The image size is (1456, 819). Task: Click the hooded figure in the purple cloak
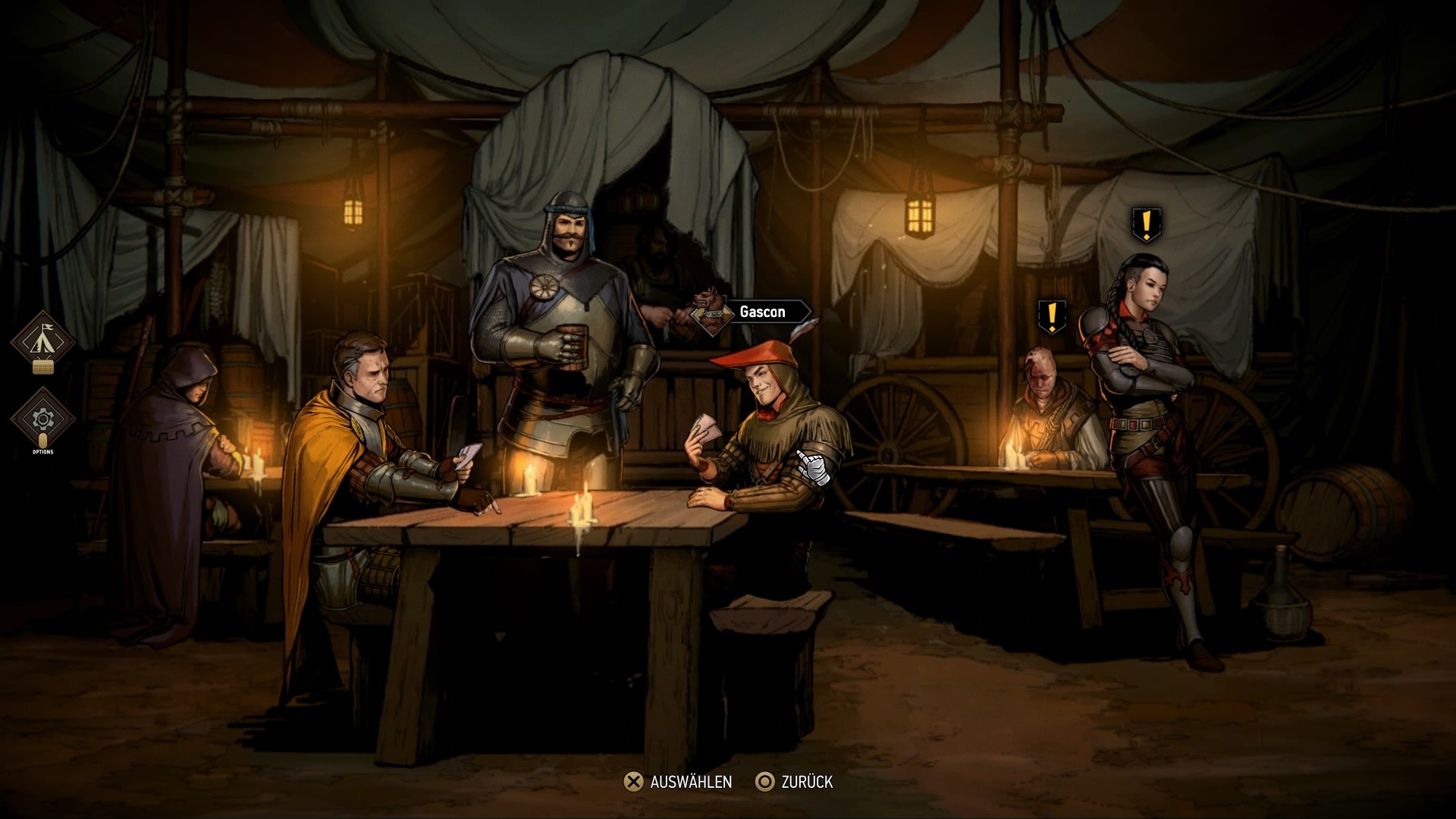click(x=186, y=425)
